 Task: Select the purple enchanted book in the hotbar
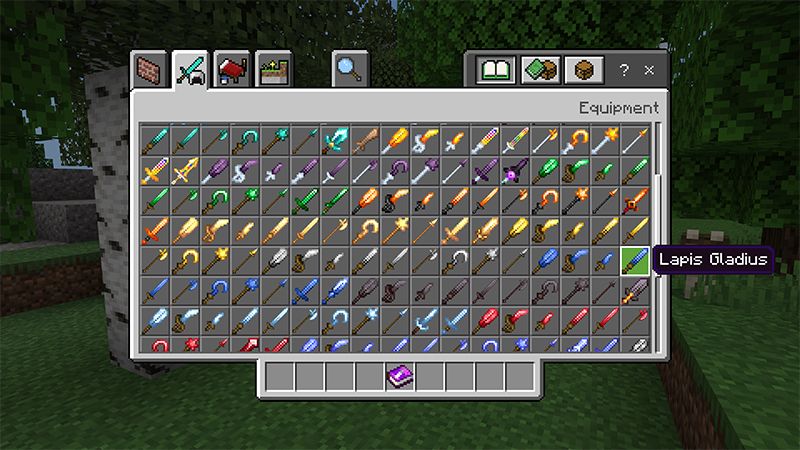coord(400,377)
